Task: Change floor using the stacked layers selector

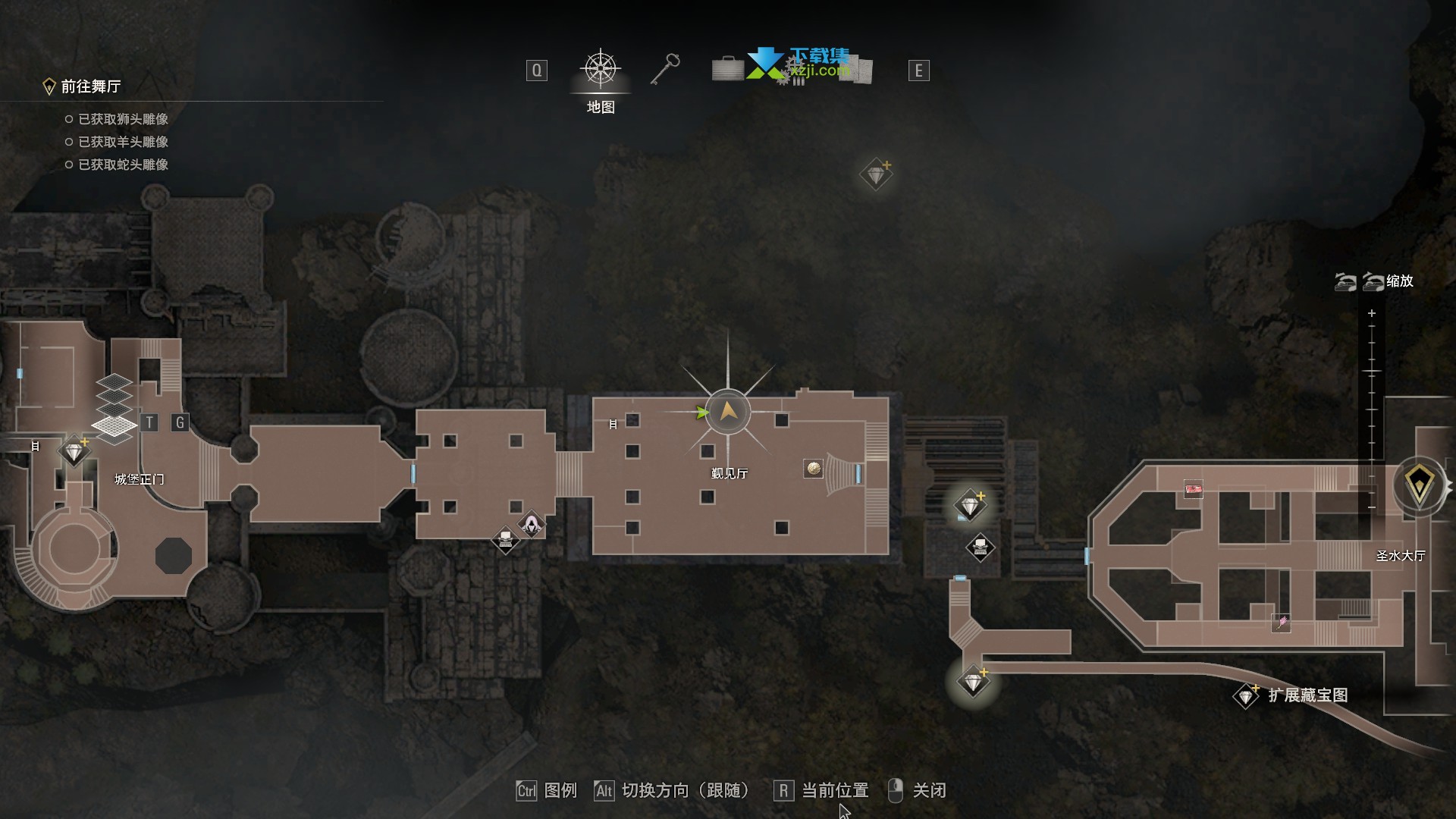Action: click(114, 409)
